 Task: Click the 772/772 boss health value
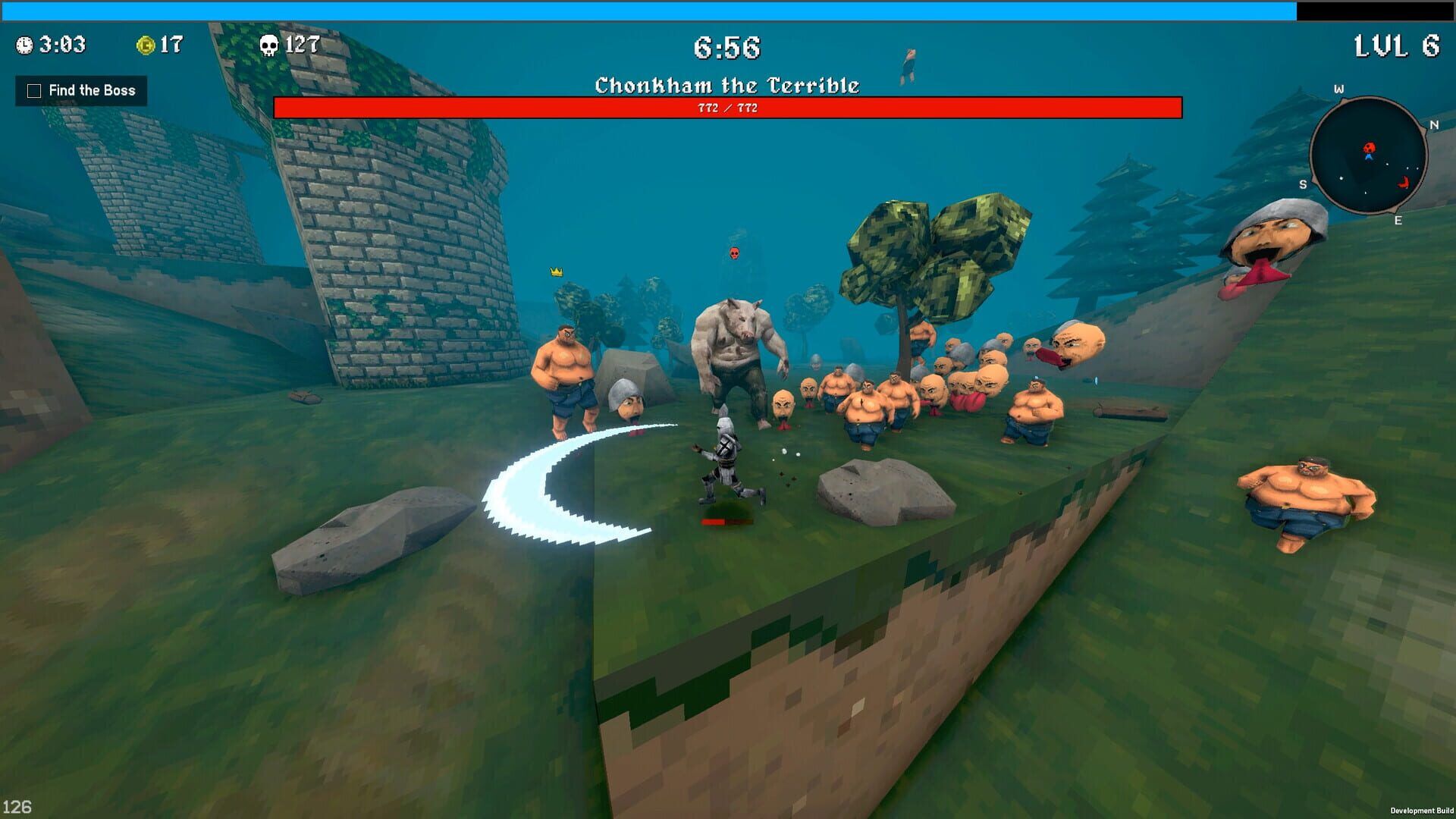pos(726,108)
